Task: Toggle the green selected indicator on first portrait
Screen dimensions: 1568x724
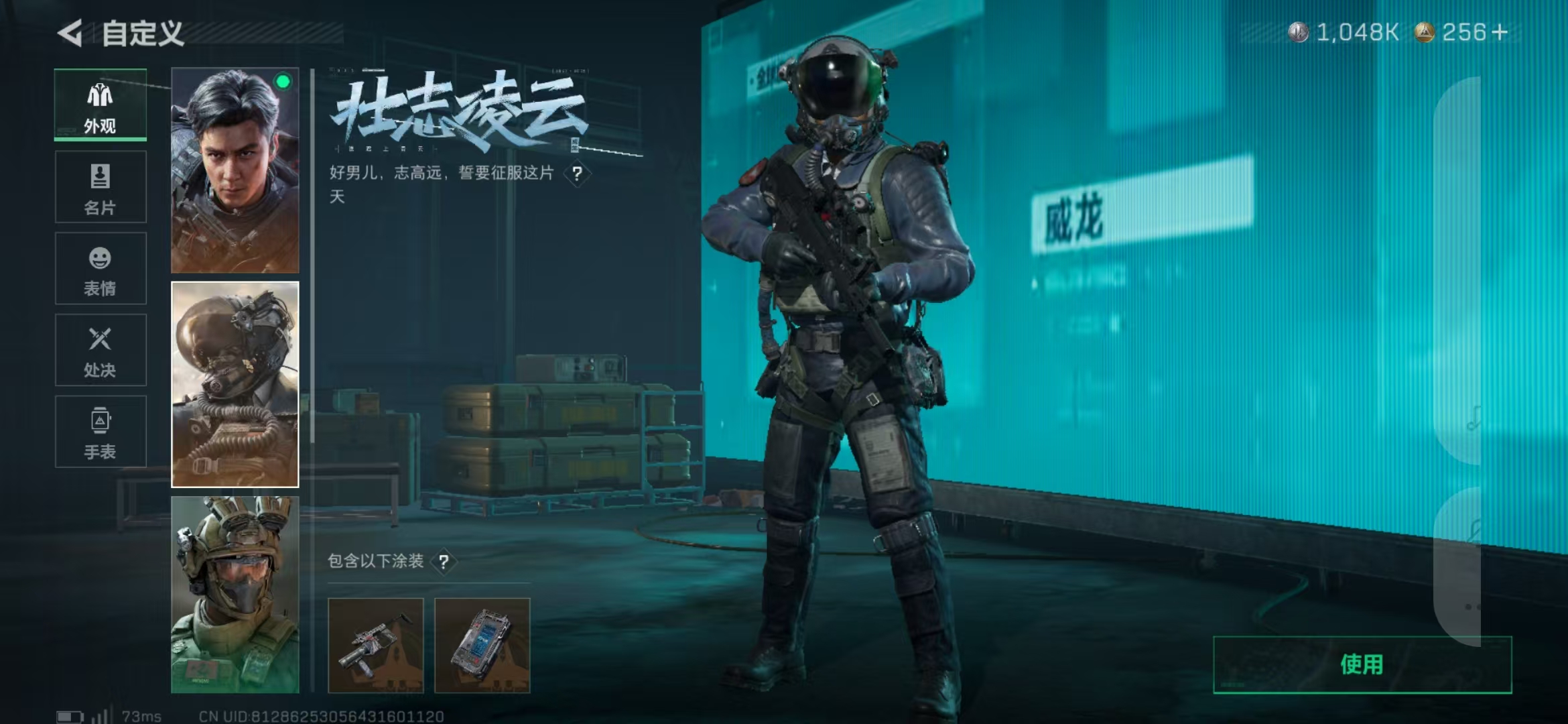Action: pos(284,82)
